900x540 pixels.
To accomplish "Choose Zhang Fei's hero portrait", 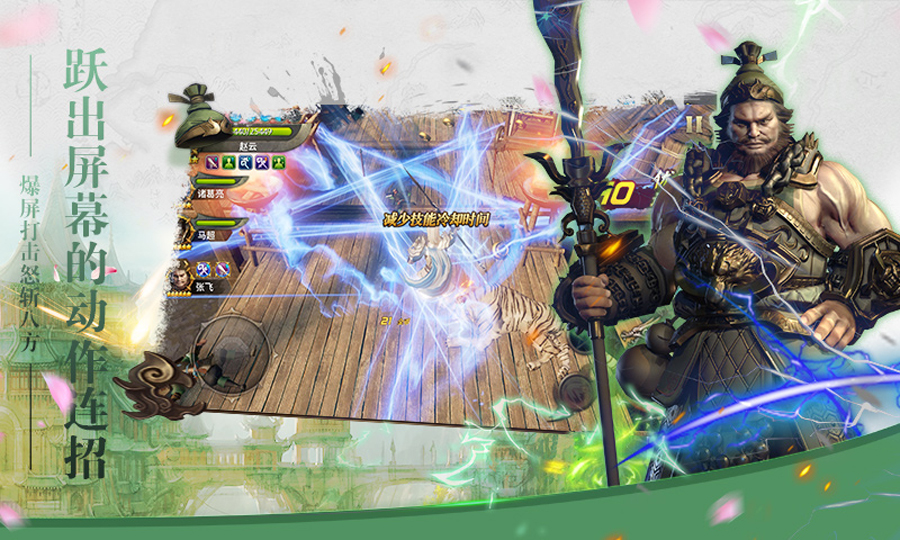I will [180, 276].
